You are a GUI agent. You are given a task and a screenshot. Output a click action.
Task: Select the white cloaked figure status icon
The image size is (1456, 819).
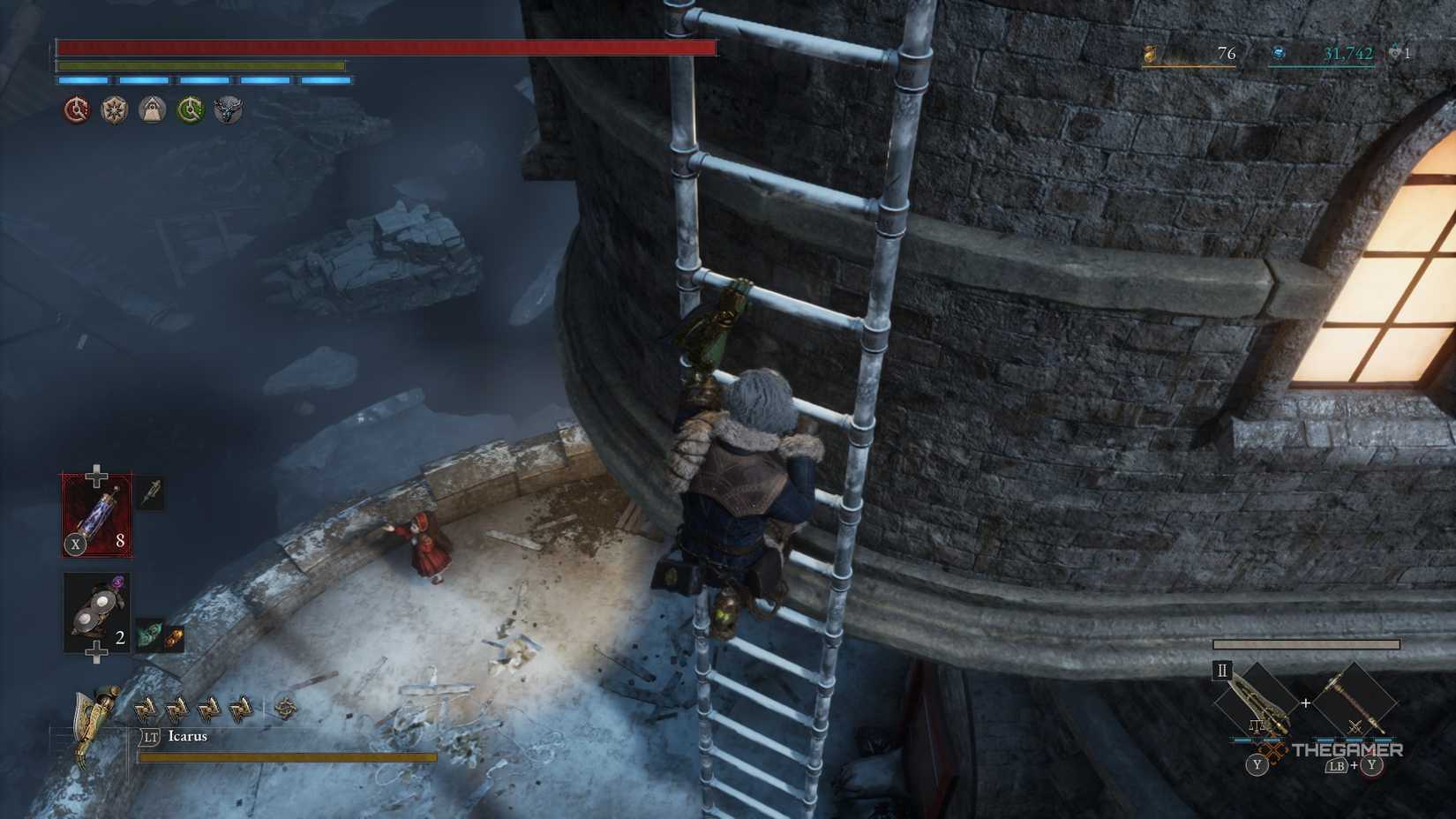[153, 110]
